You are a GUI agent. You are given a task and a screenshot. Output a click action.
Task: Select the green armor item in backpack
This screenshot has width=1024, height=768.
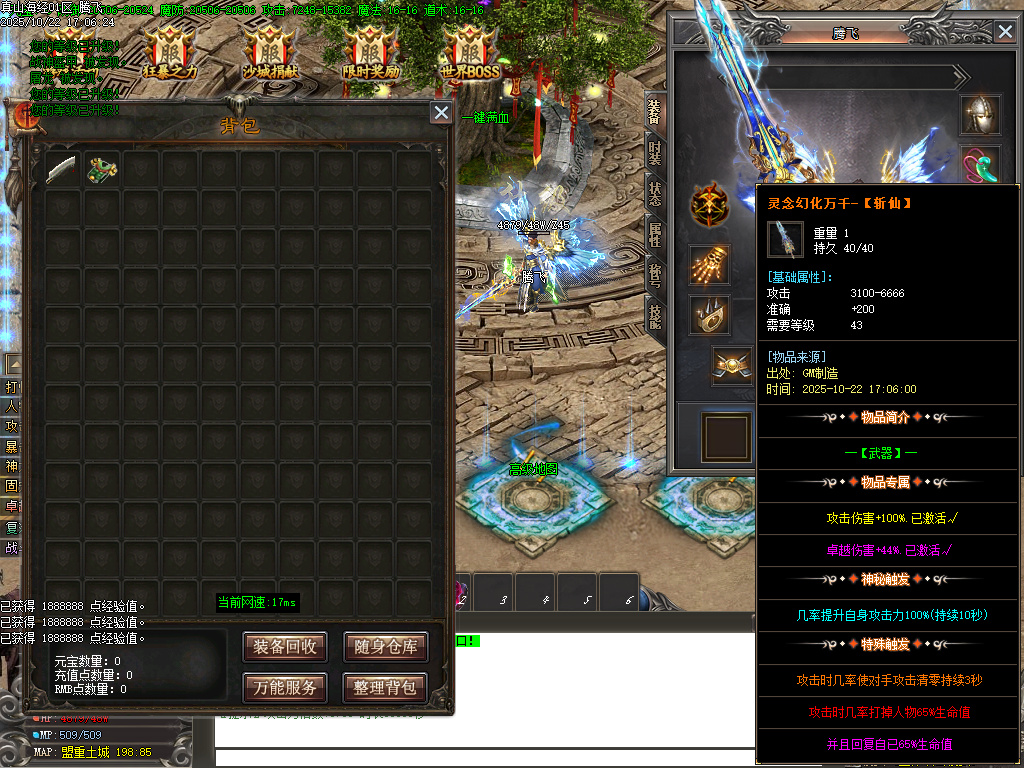point(101,169)
